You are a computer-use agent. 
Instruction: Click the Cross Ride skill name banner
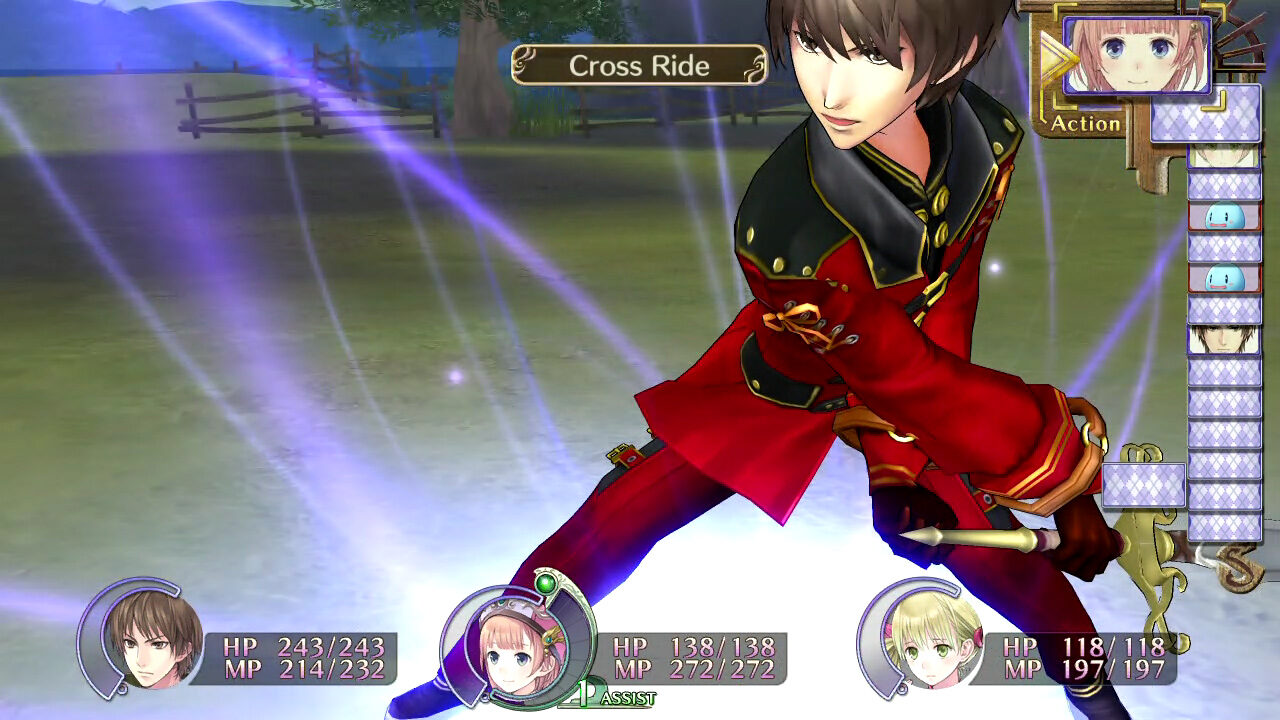coord(639,66)
